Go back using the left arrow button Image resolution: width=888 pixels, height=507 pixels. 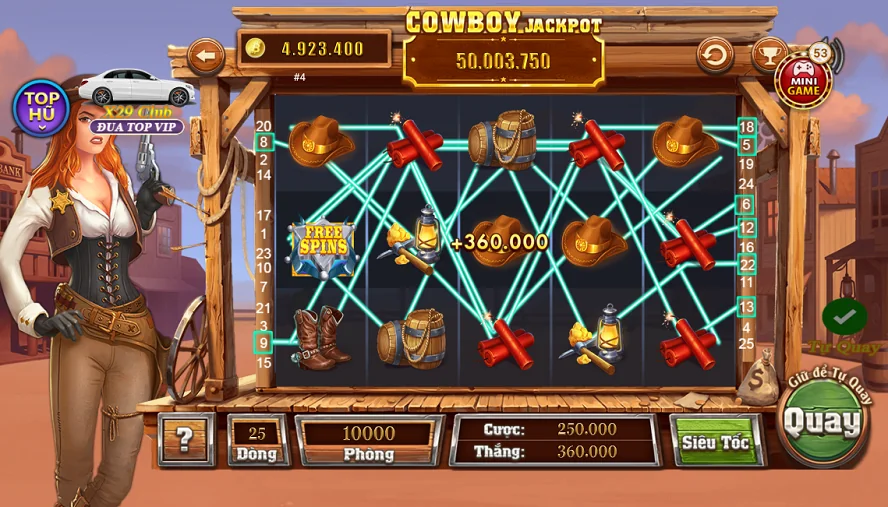[206, 55]
